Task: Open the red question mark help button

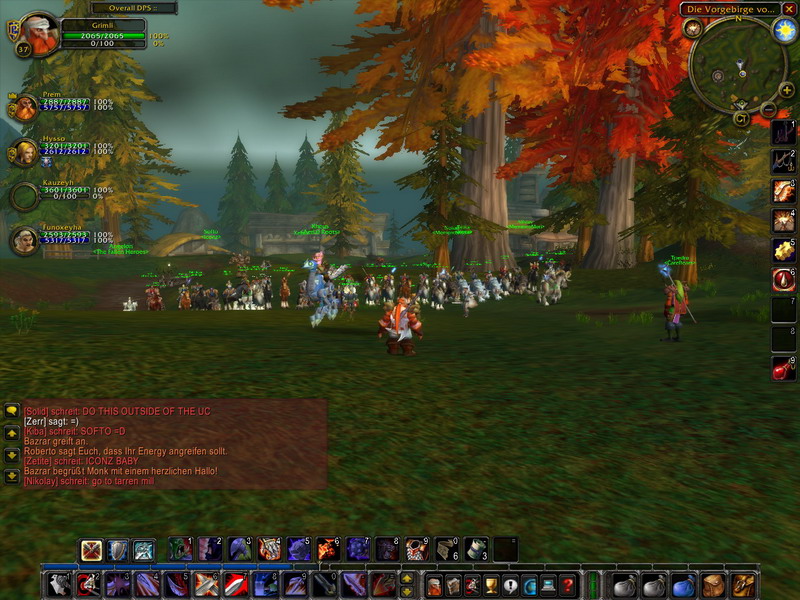Action: point(567,585)
